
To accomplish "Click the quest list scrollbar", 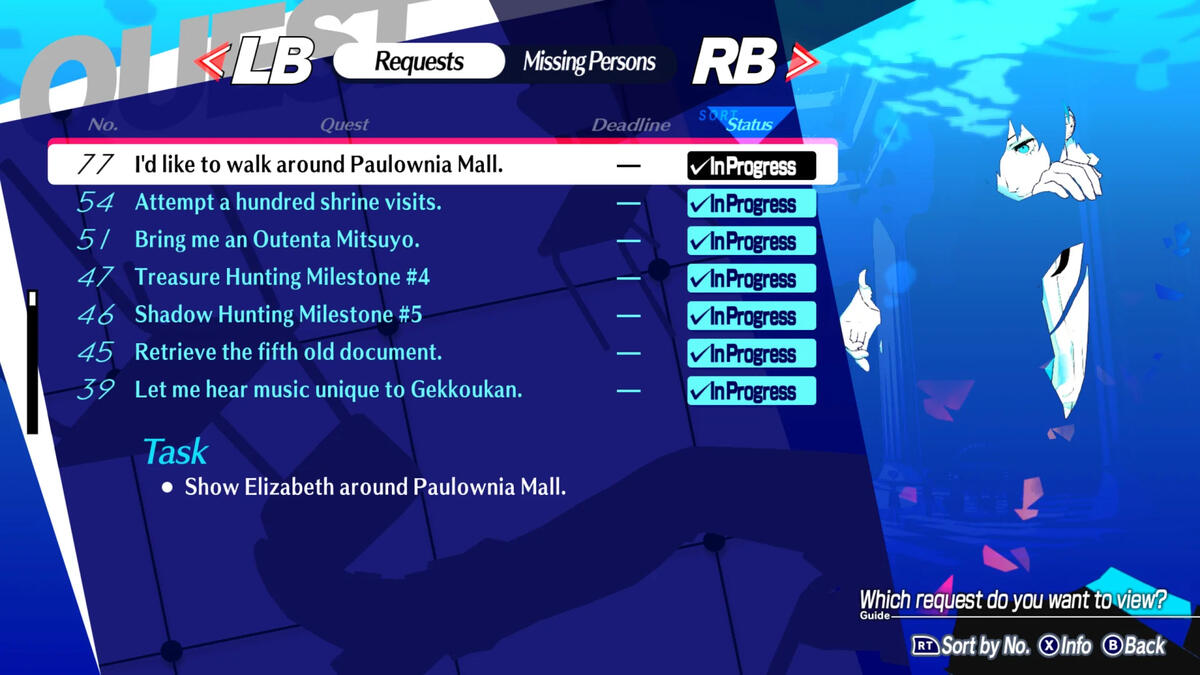I will point(33,362).
